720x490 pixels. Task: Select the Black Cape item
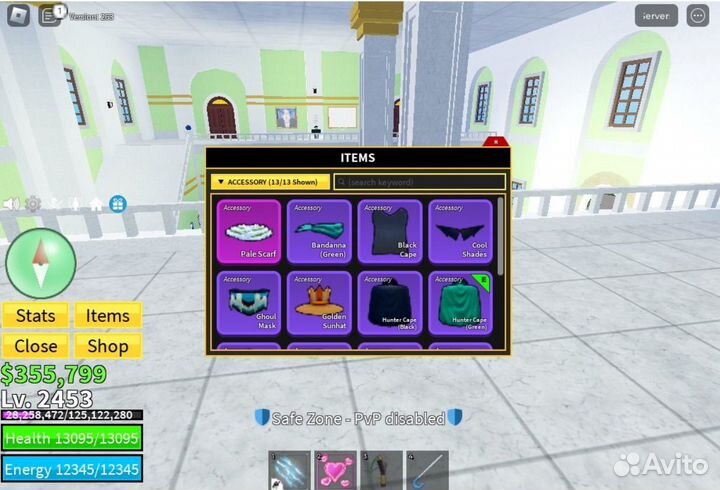(390, 232)
